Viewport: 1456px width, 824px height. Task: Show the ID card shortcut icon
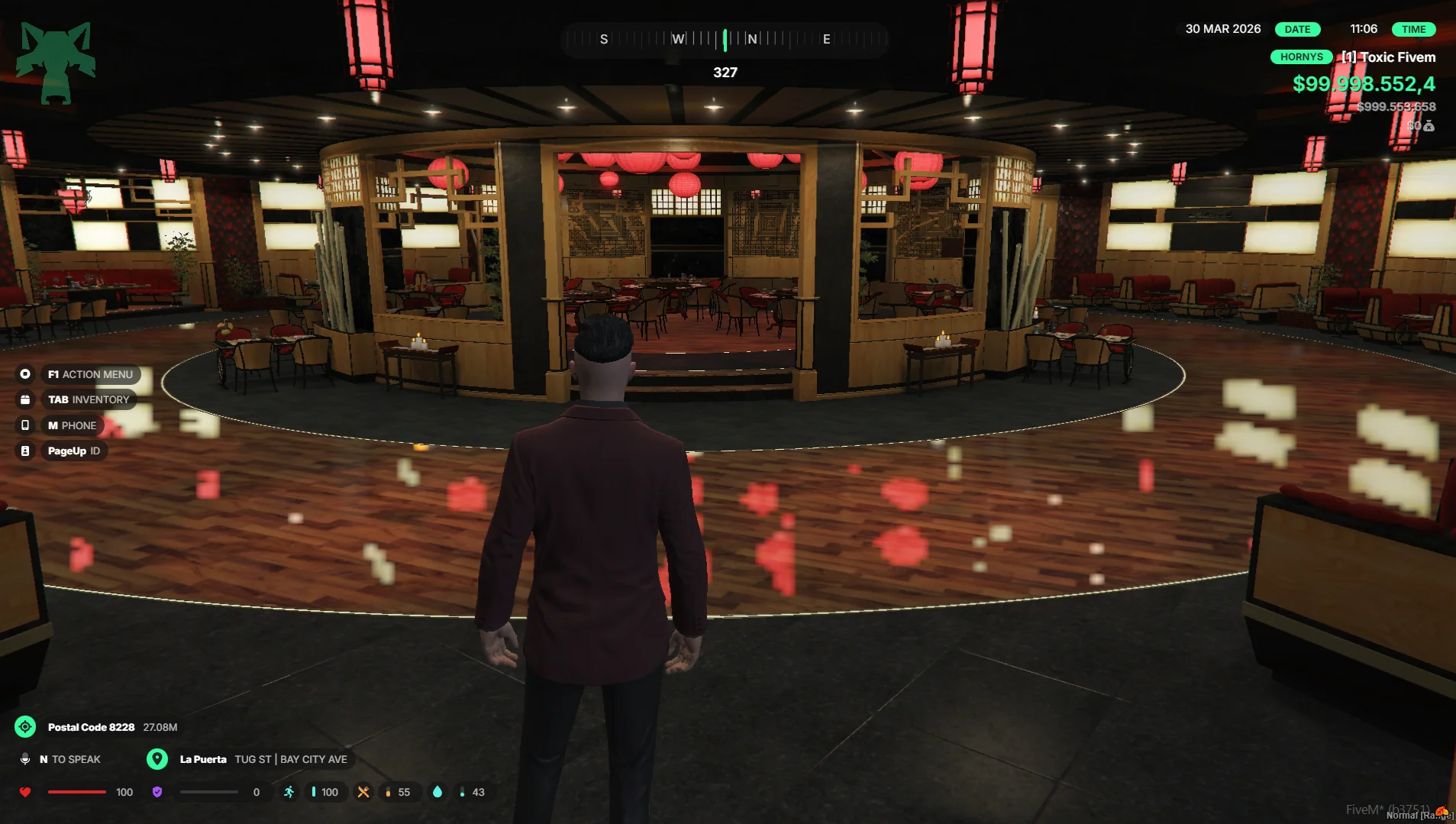point(25,451)
